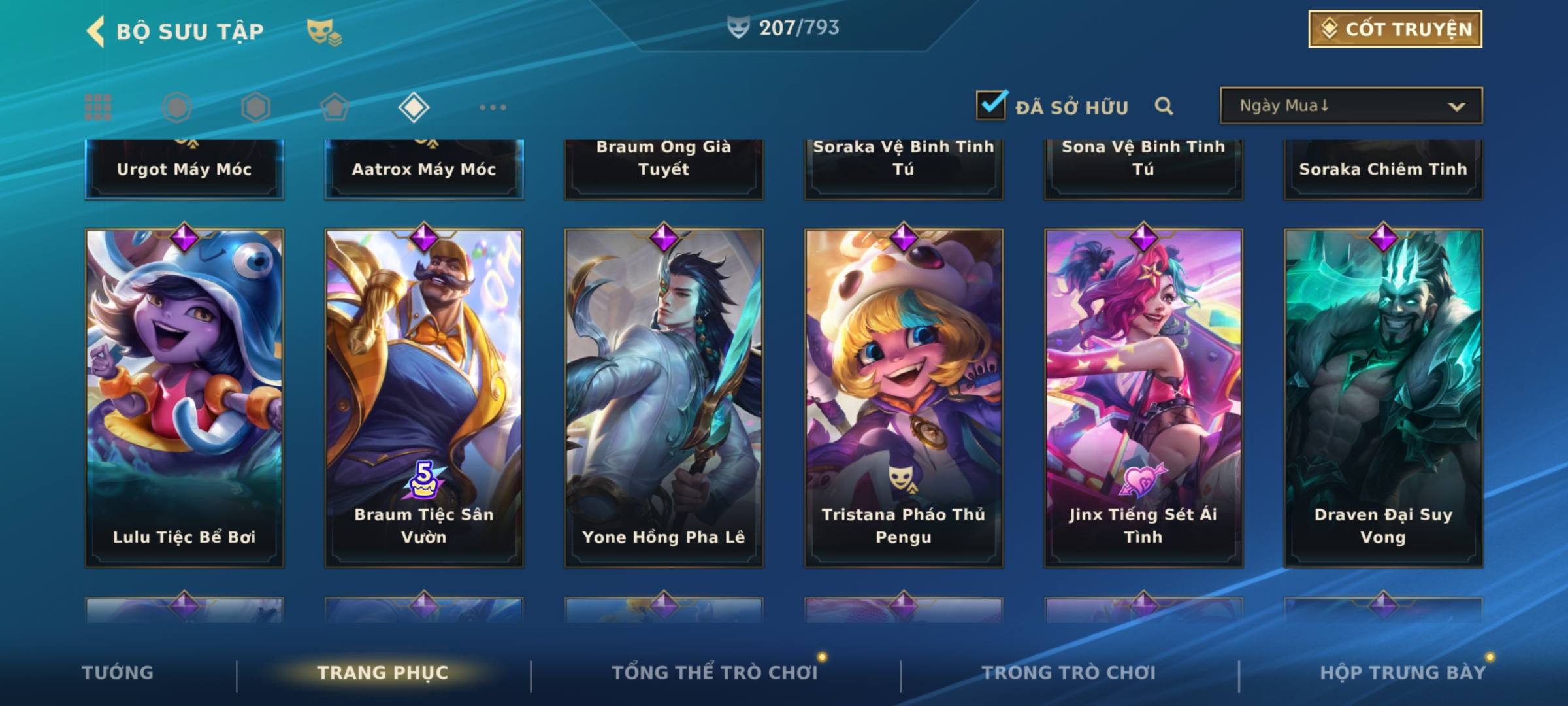Switch to the Tướng tab

tap(118, 673)
